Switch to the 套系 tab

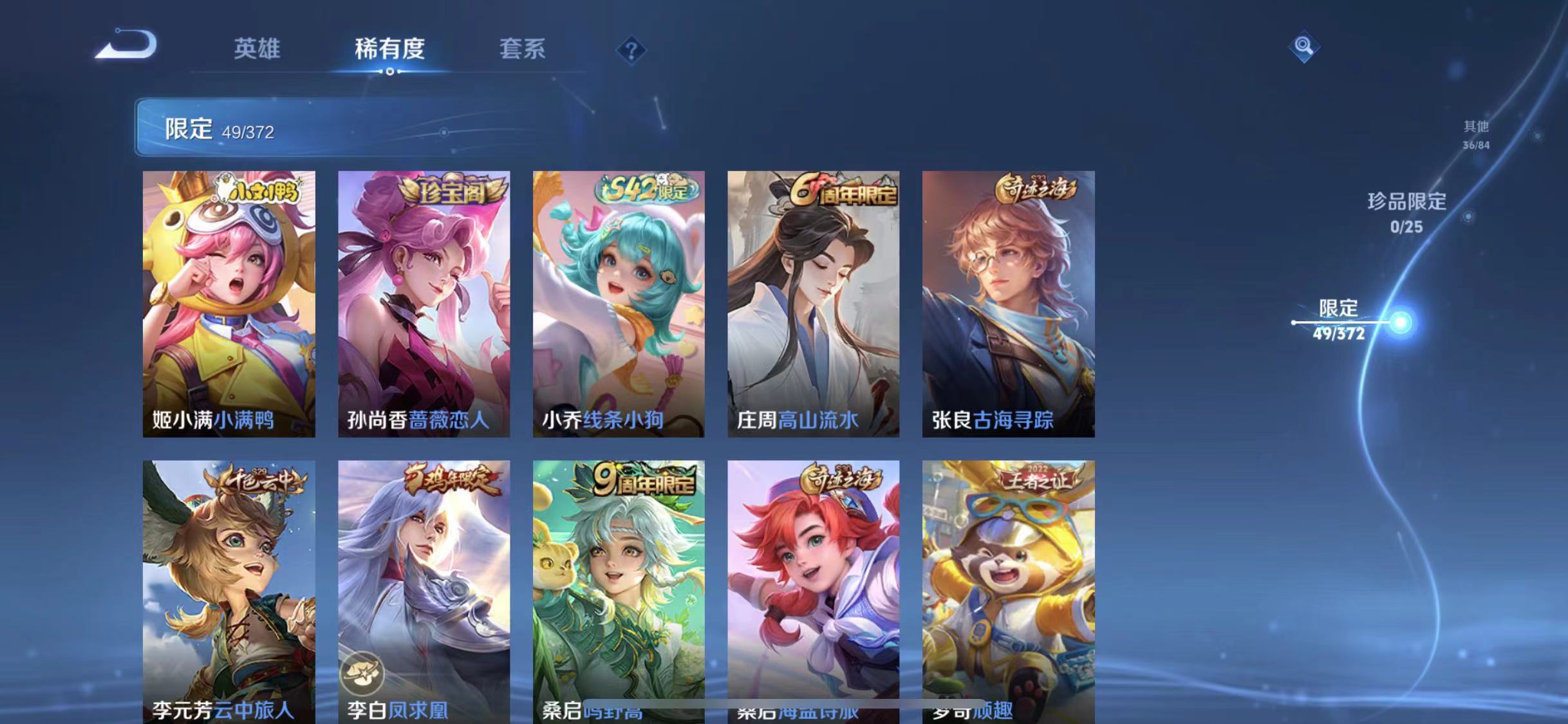[523, 50]
